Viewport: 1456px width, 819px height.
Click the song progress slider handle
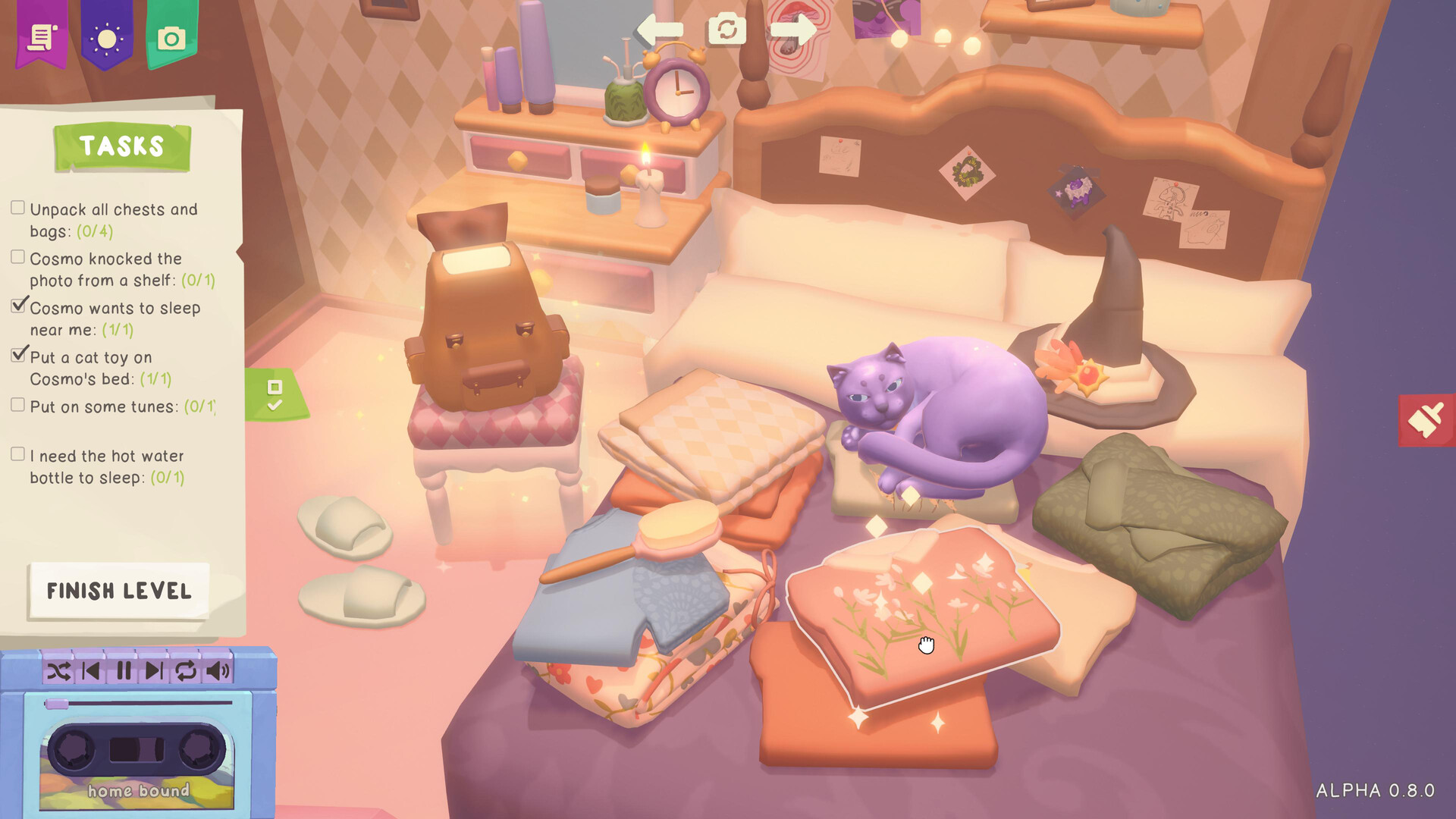55,704
